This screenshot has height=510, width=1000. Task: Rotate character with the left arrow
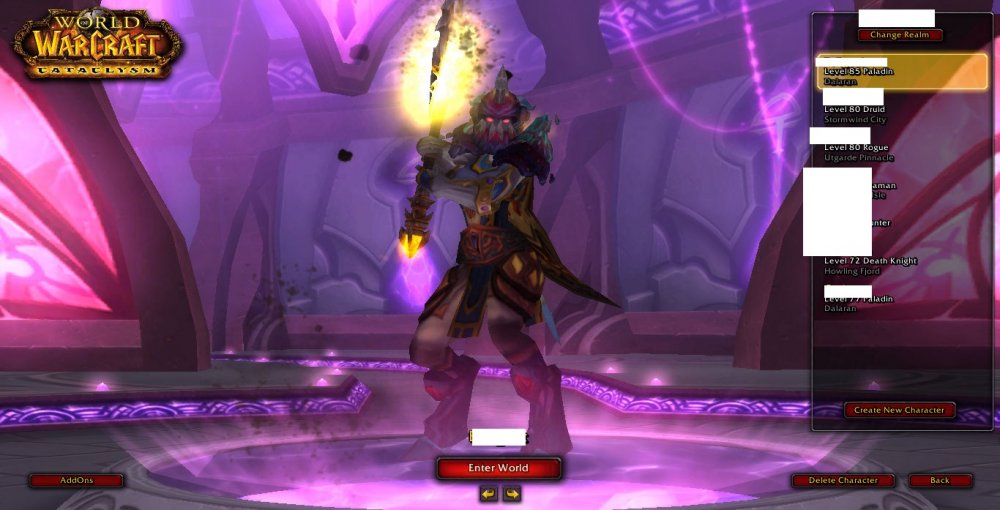488,494
